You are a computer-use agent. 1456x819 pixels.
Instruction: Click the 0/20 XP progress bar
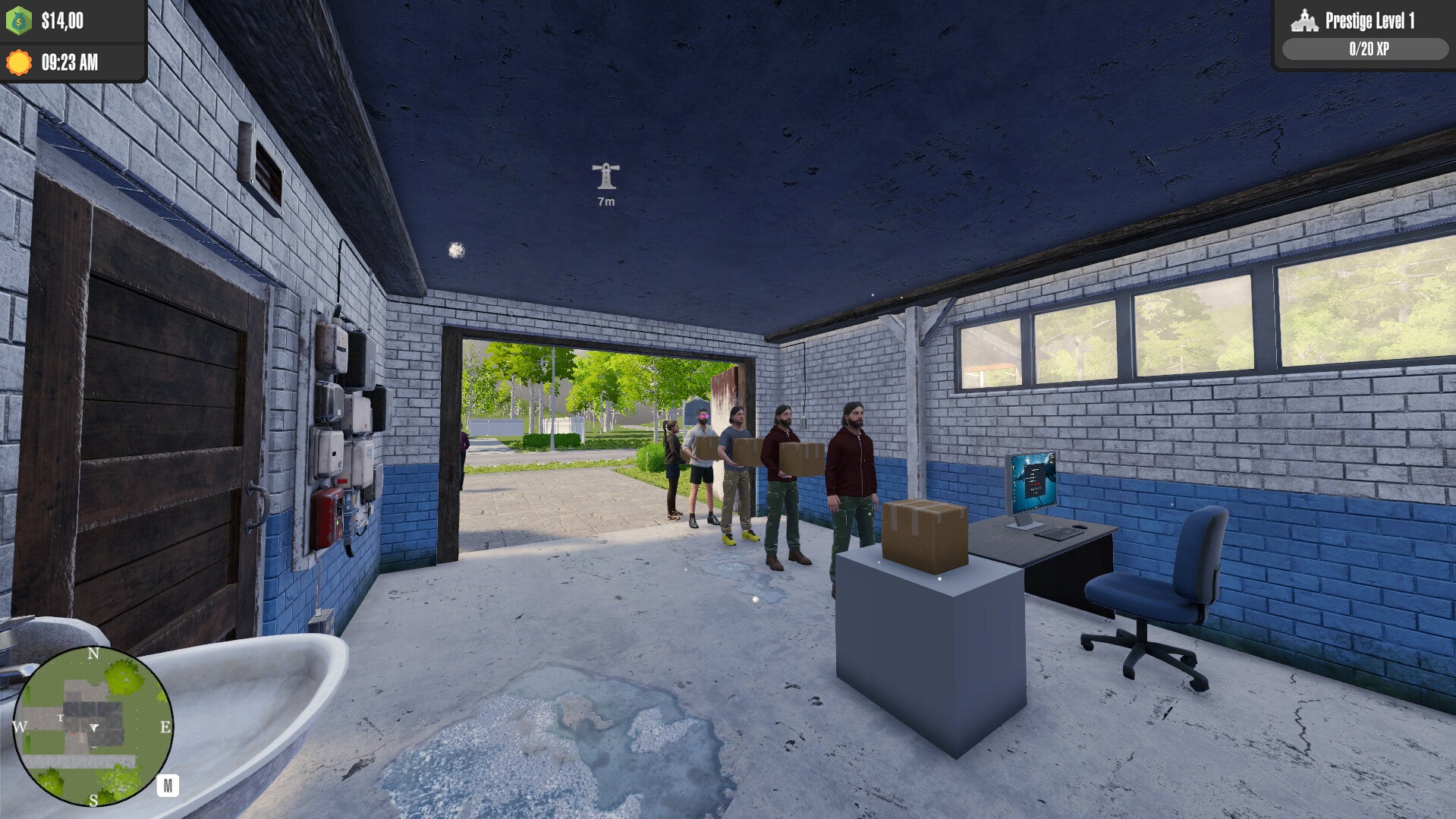(x=1367, y=49)
